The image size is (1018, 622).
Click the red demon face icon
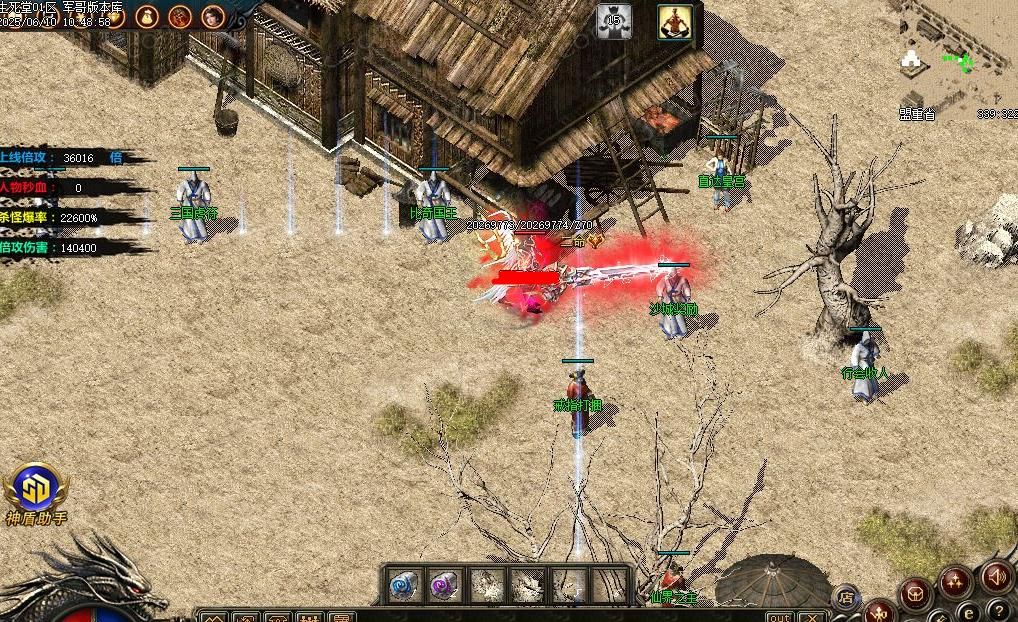tap(180, 16)
